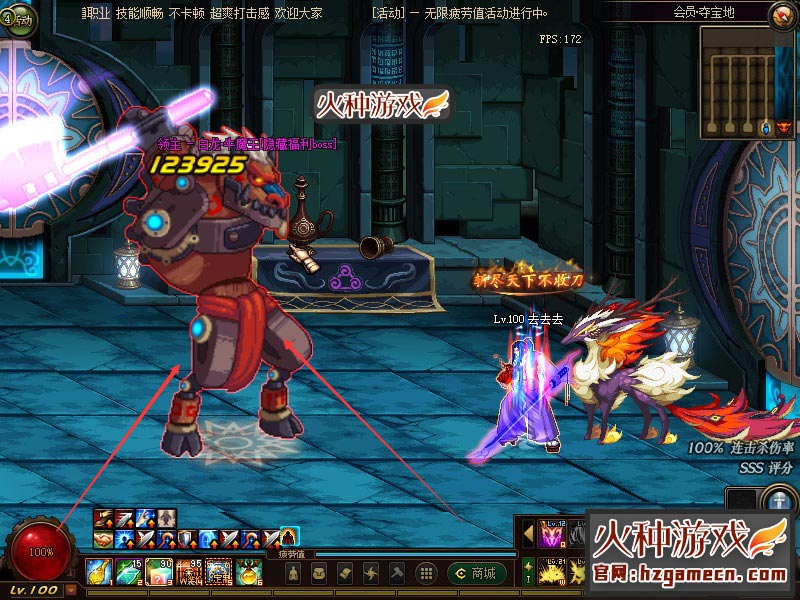
Task: Click the handshake buff icon
Action: [102, 538]
